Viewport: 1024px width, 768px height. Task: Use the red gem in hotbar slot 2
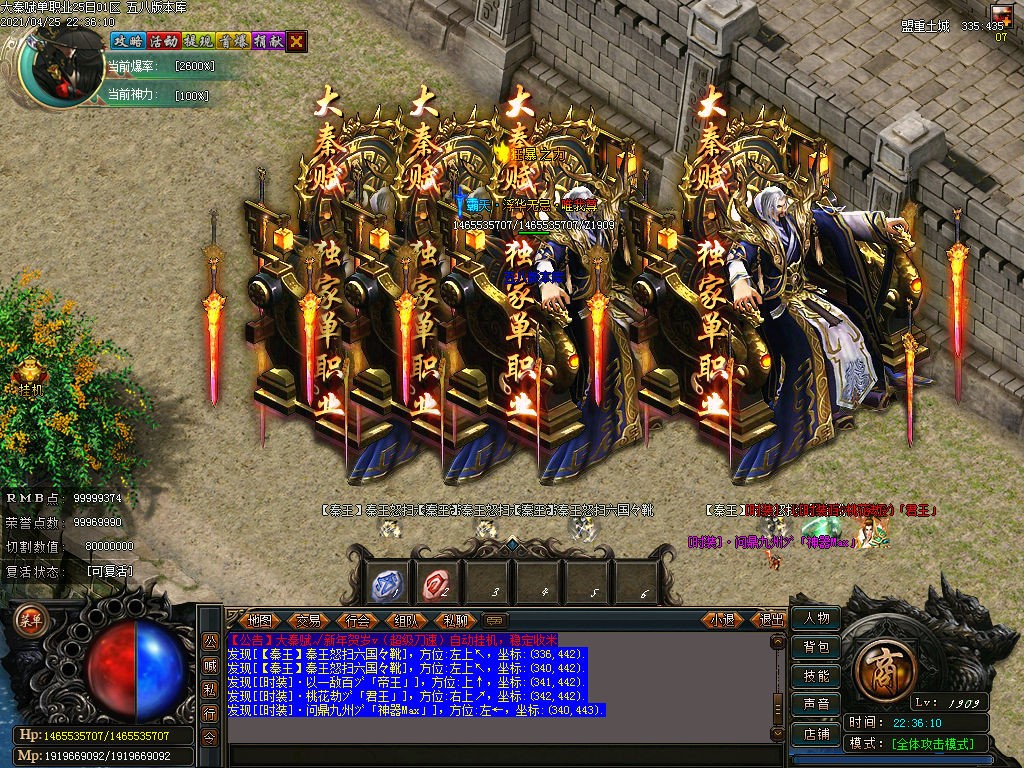pos(437,584)
